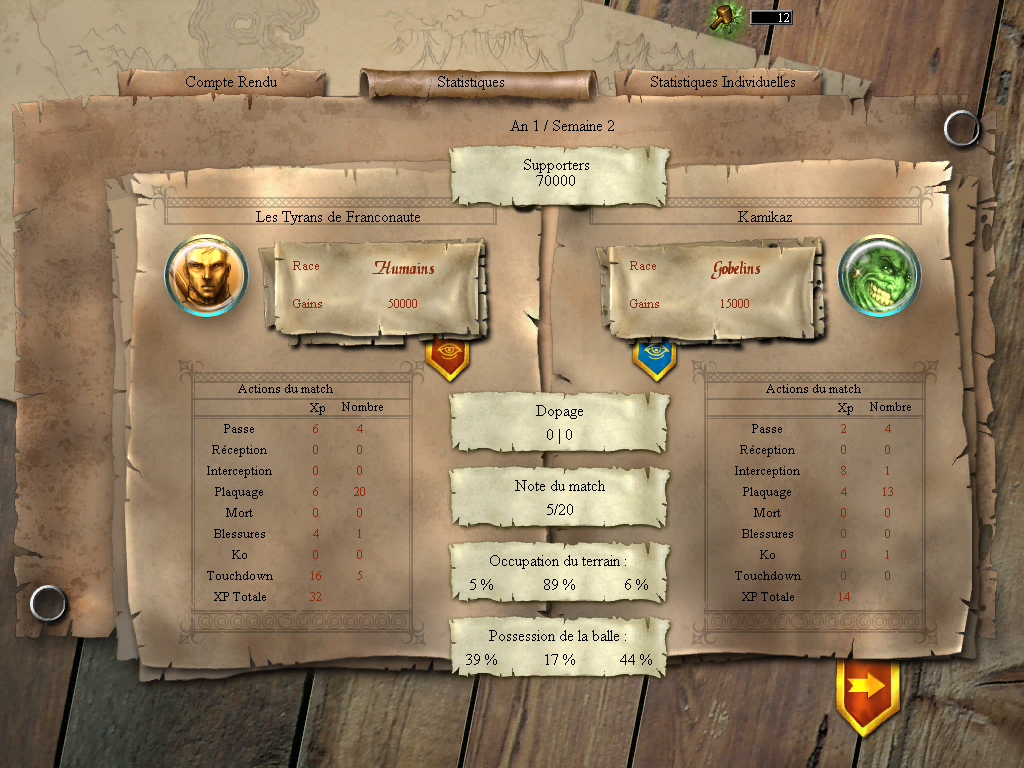
Task: Click the orange eye shield under Humains
Action: point(447,358)
